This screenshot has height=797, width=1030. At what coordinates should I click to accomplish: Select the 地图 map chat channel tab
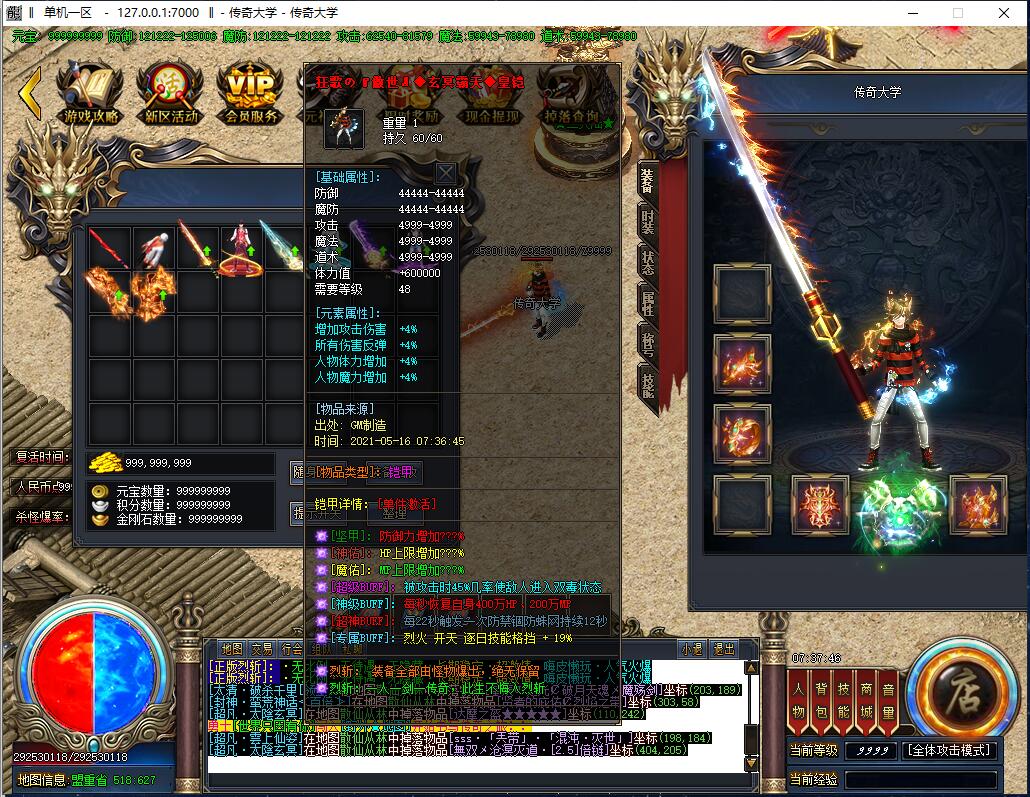232,649
